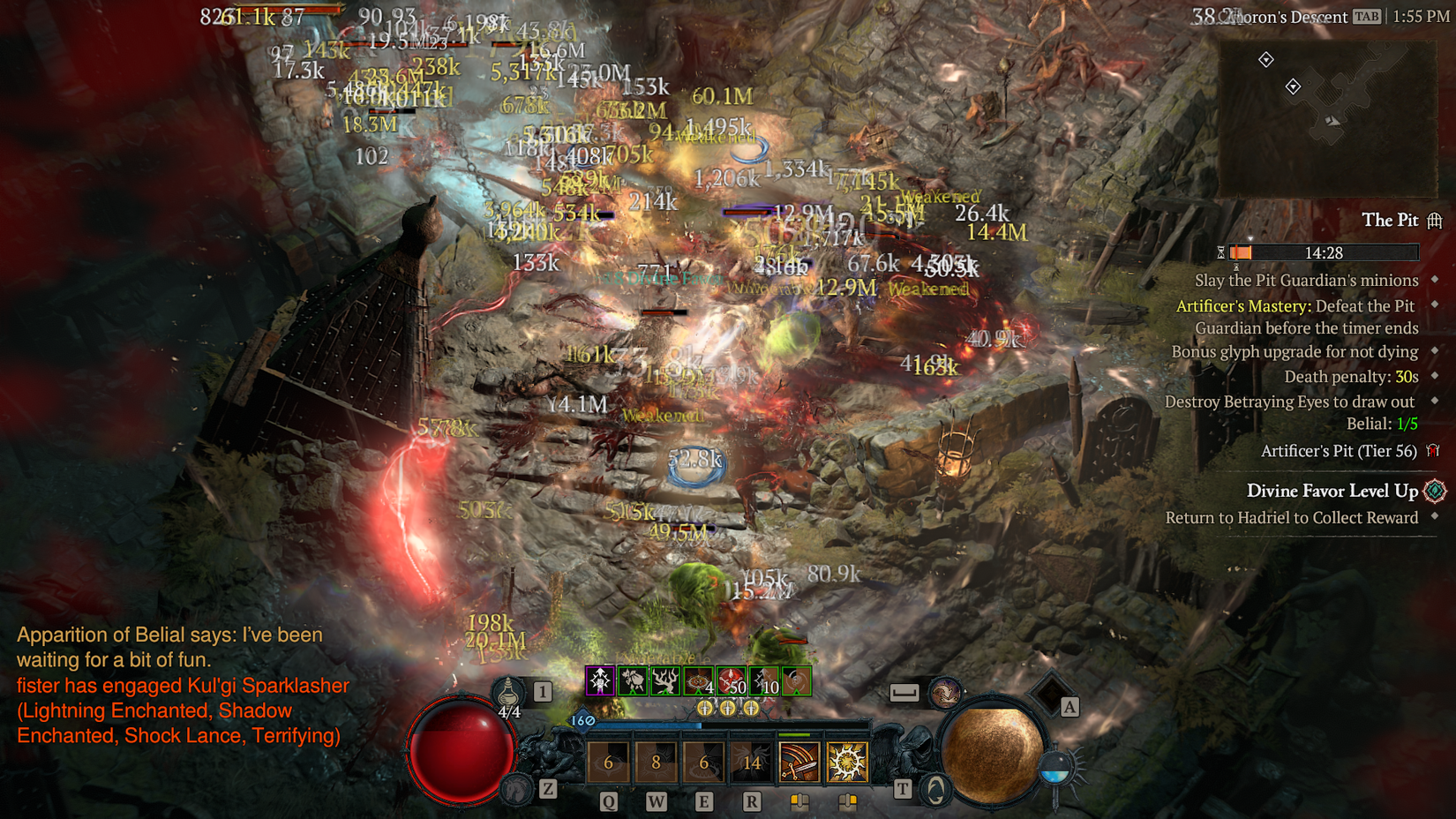The height and width of the screenshot is (819, 1456).
Task: Activate the golden sun skill icon on the action bar
Action: pos(848,760)
